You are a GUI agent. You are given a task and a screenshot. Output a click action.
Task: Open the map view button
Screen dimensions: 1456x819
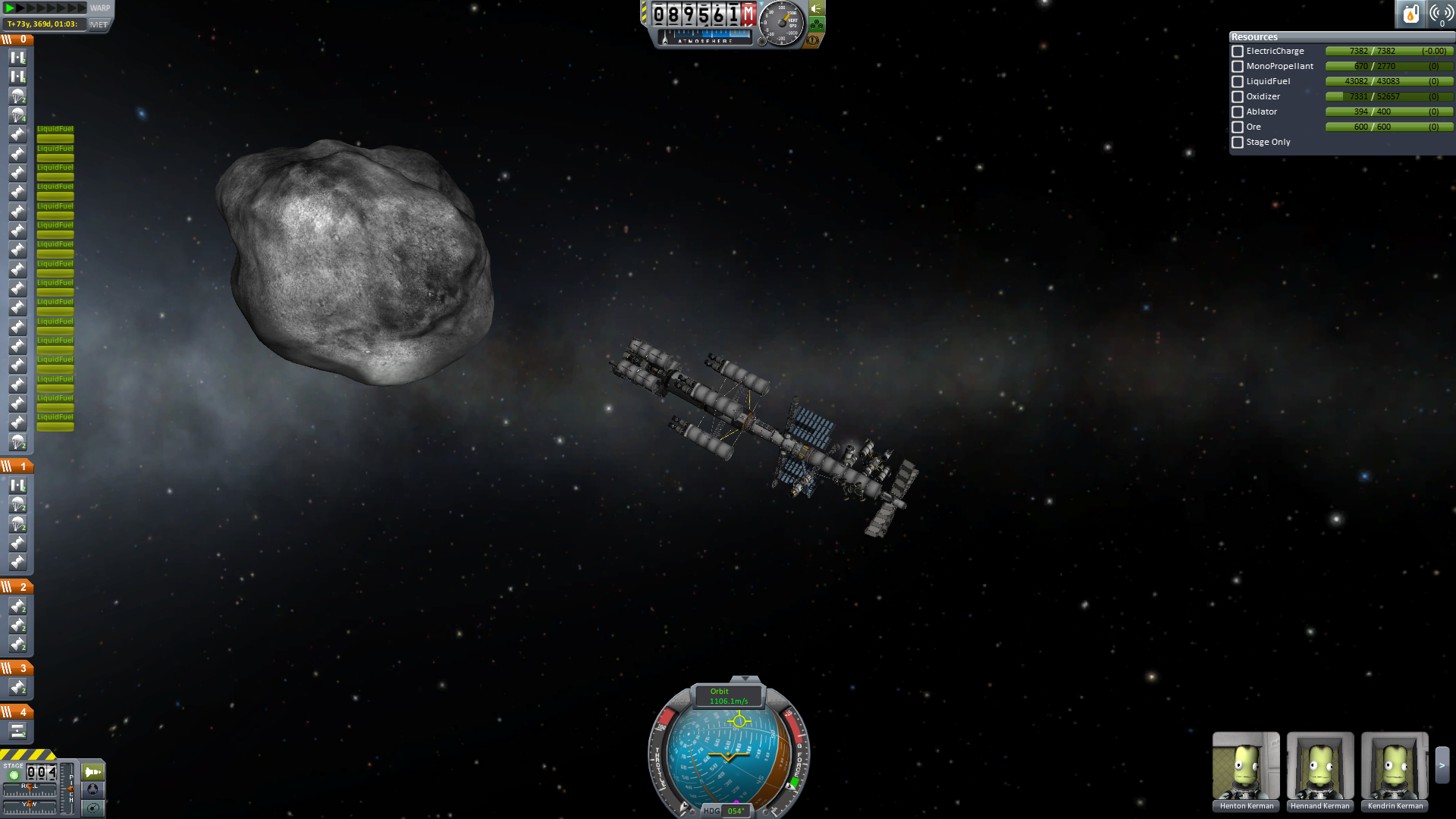coord(93,808)
